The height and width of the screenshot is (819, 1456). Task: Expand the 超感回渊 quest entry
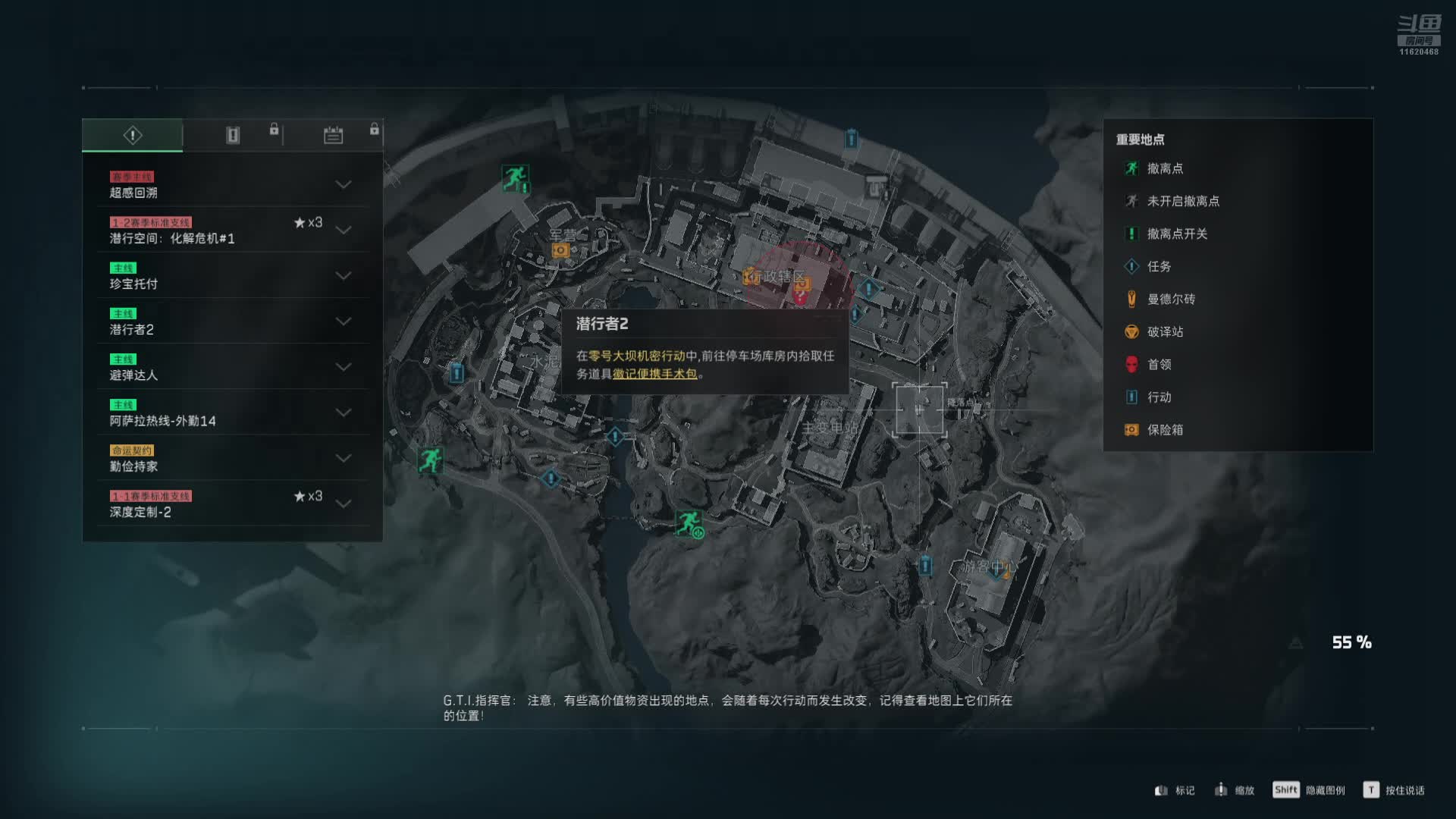click(x=343, y=184)
